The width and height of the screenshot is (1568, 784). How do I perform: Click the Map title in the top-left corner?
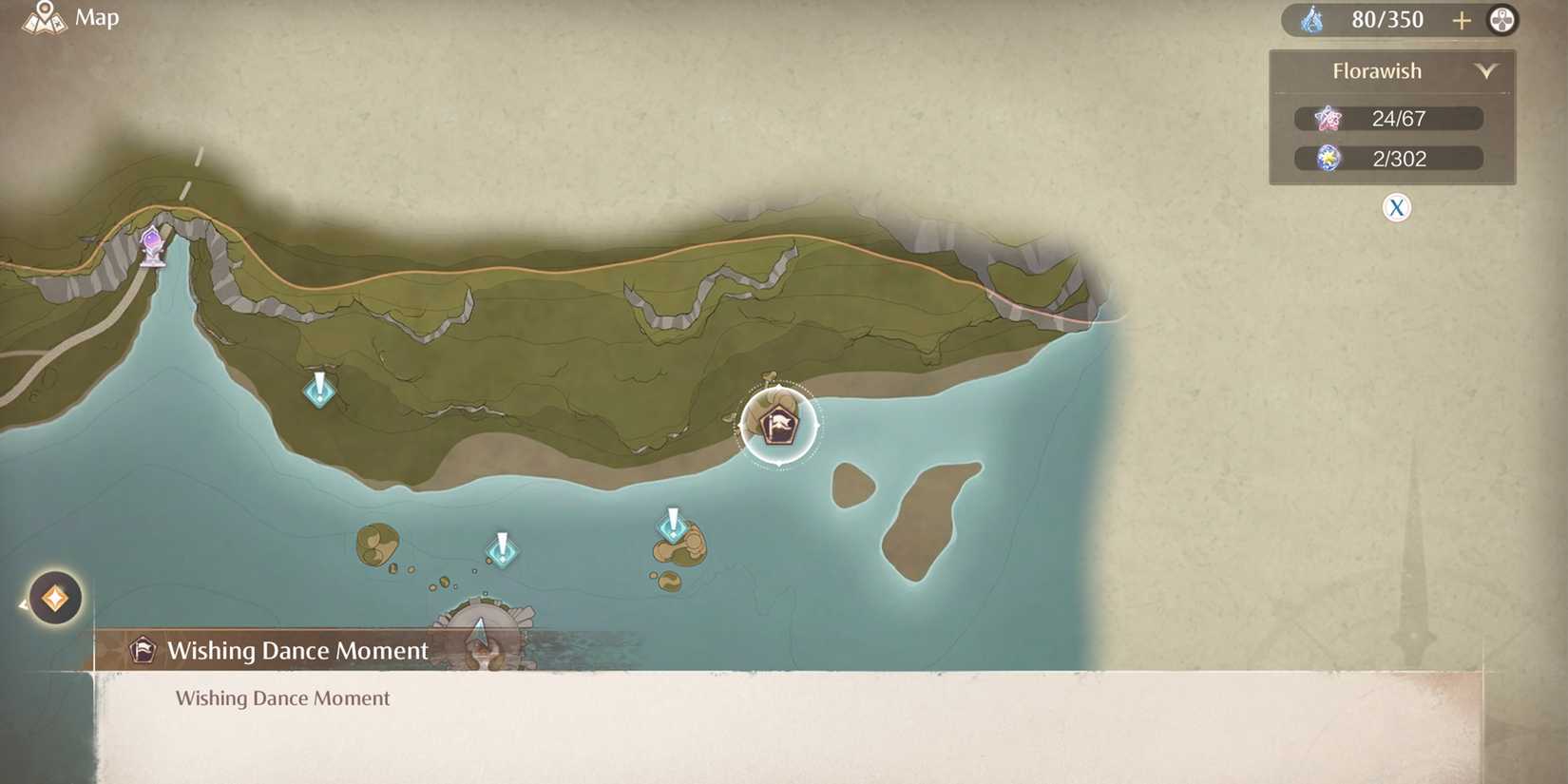pos(98,17)
